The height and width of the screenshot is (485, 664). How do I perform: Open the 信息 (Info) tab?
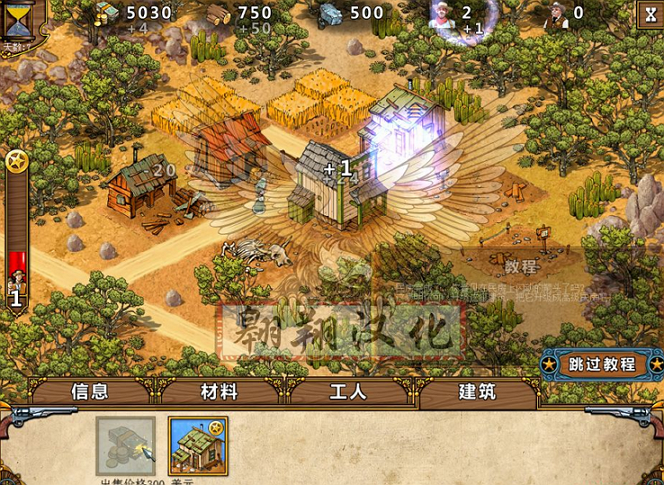(90, 392)
